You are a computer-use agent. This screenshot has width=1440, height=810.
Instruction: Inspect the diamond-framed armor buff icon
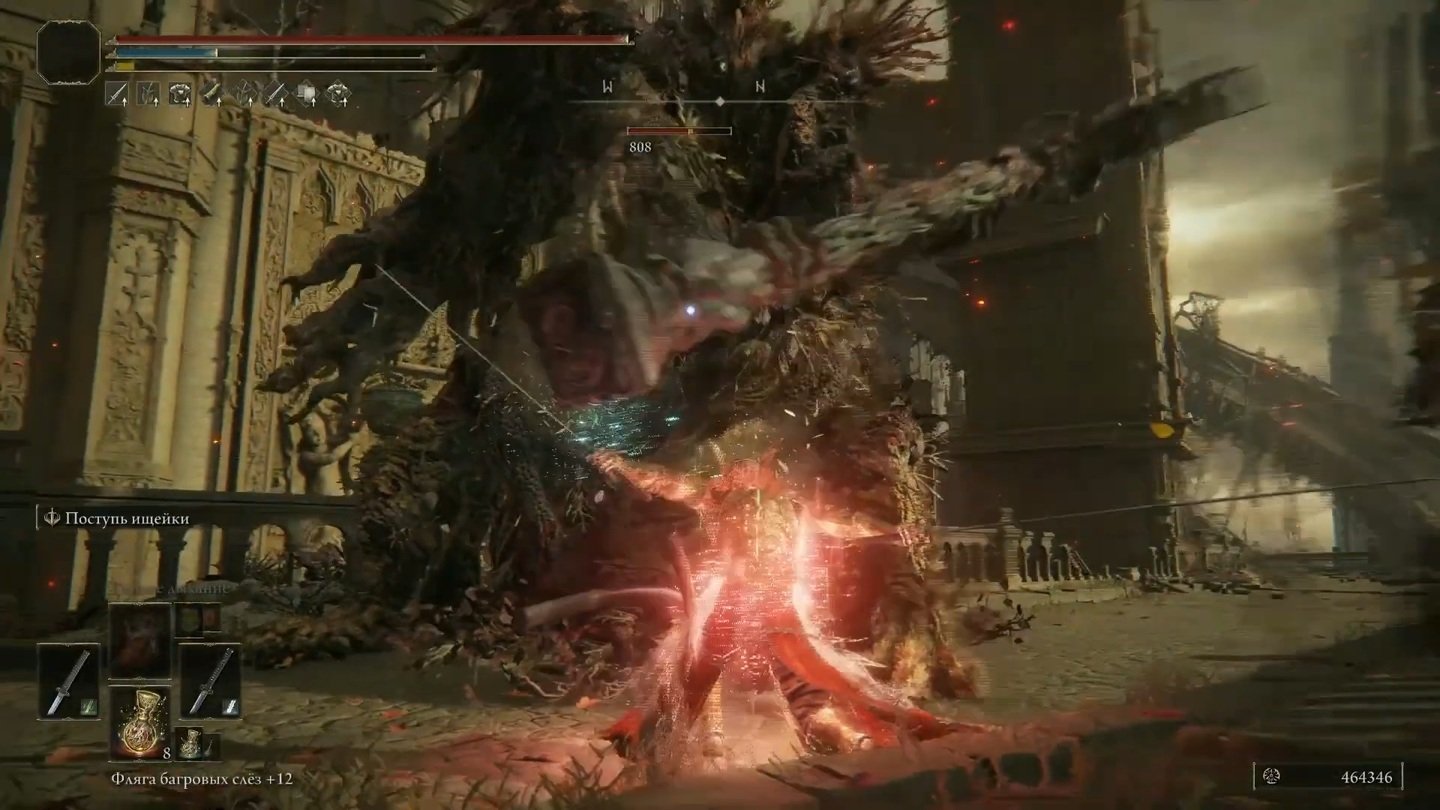click(x=339, y=94)
